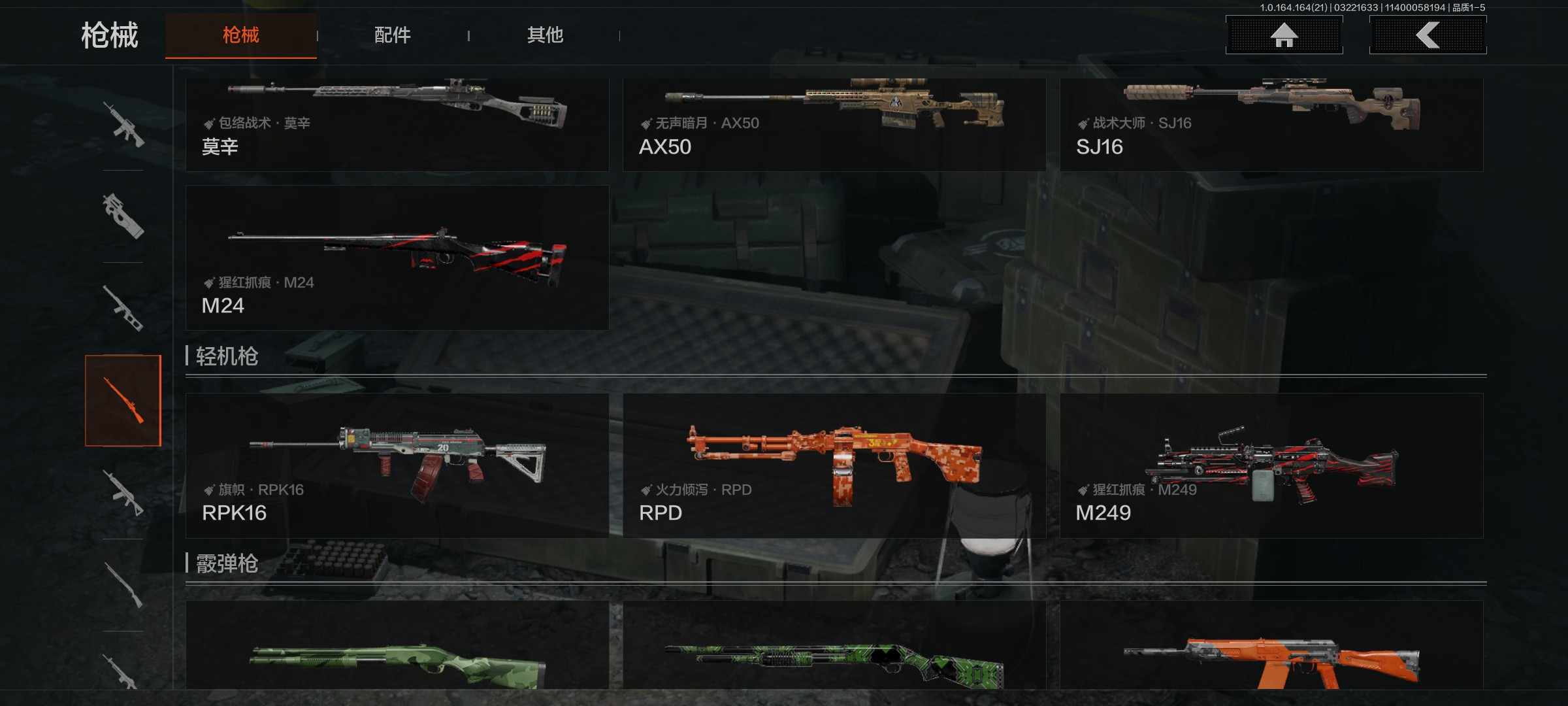
Task: Go to the home screen
Action: (1284, 35)
